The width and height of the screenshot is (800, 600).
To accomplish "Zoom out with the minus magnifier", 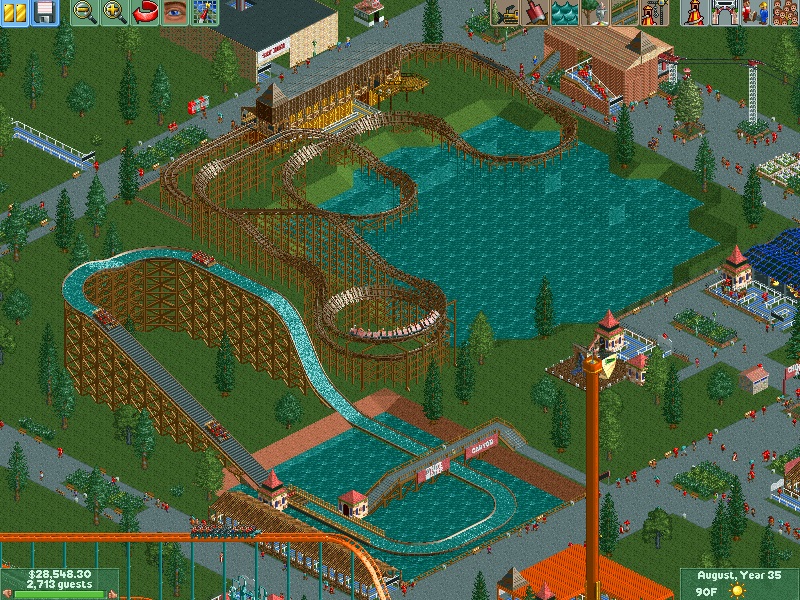I will coord(86,12).
